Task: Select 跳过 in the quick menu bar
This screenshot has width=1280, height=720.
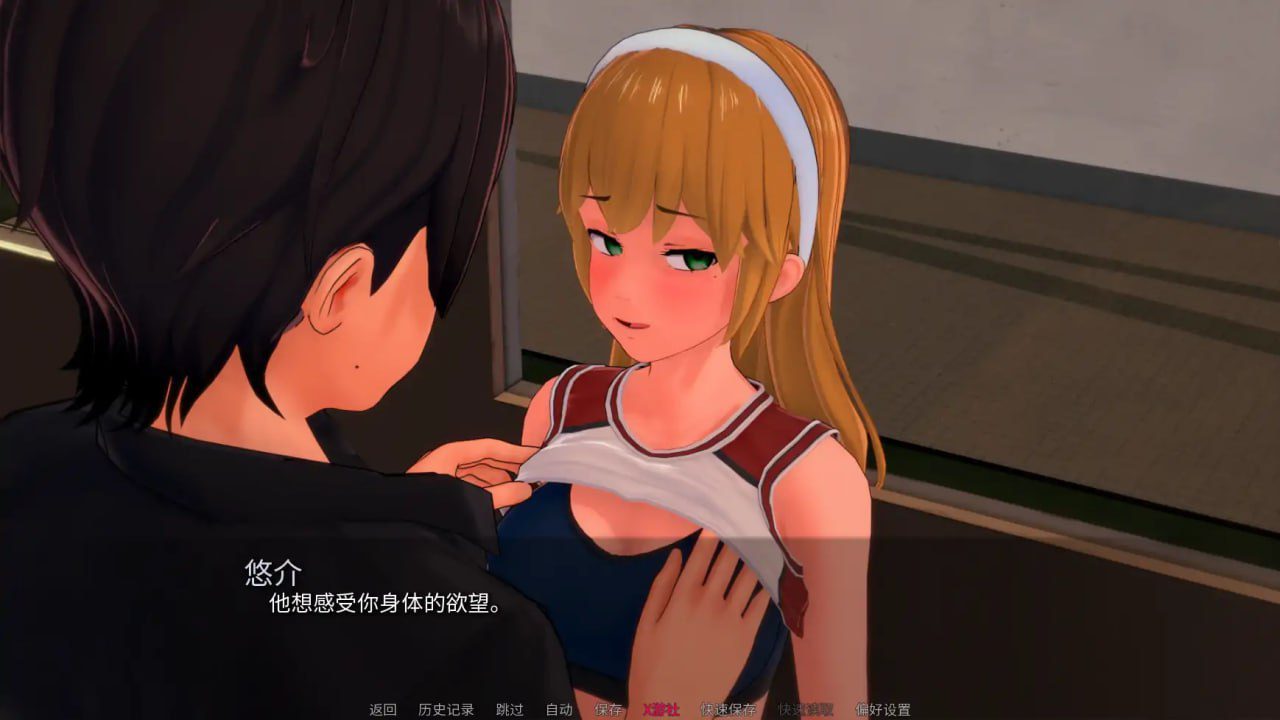Action: pos(511,709)
